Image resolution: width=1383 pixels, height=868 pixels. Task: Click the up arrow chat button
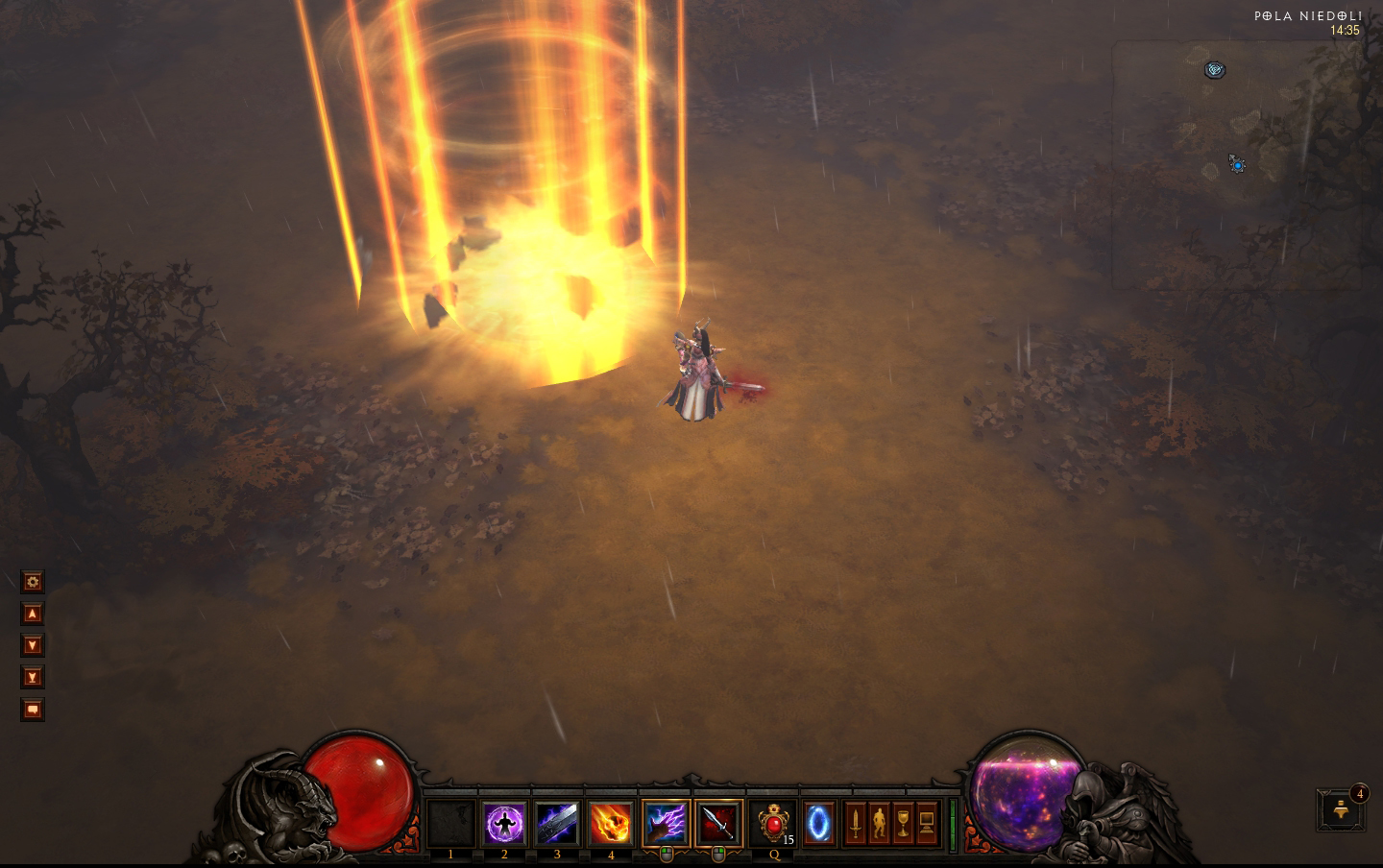click(33, 614)
